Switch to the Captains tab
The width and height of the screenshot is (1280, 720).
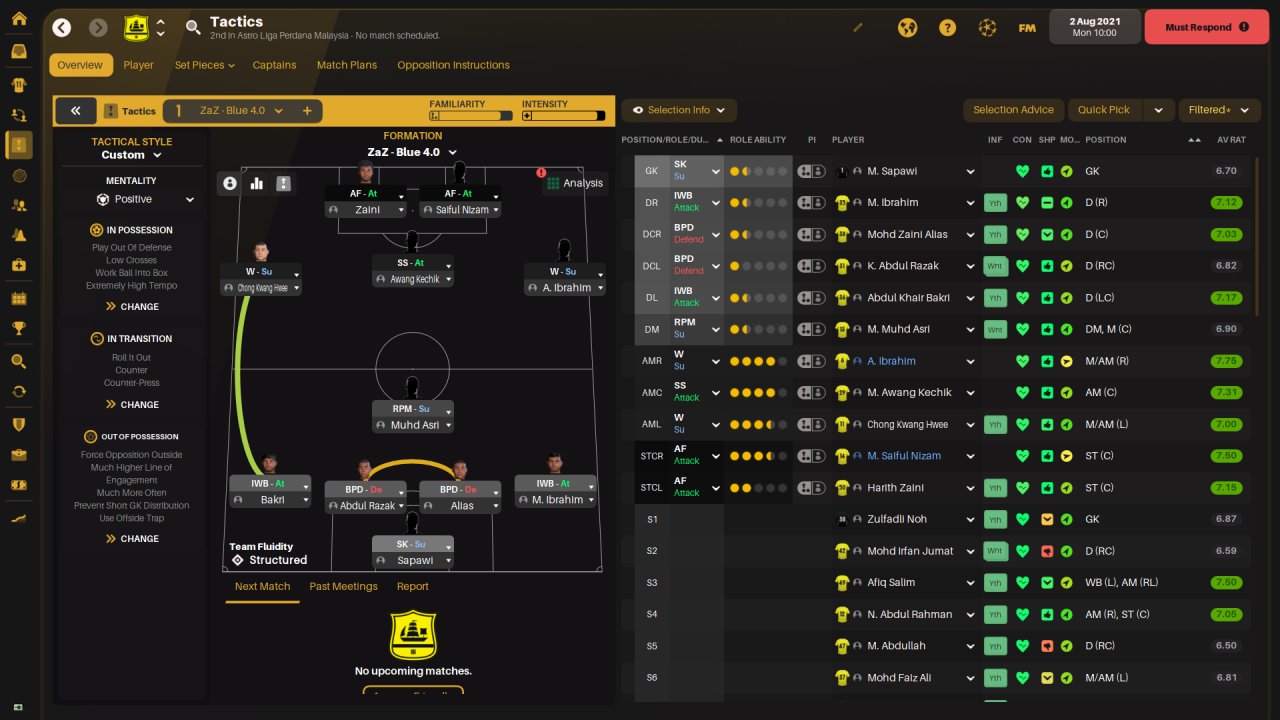(x=274, y=65)
